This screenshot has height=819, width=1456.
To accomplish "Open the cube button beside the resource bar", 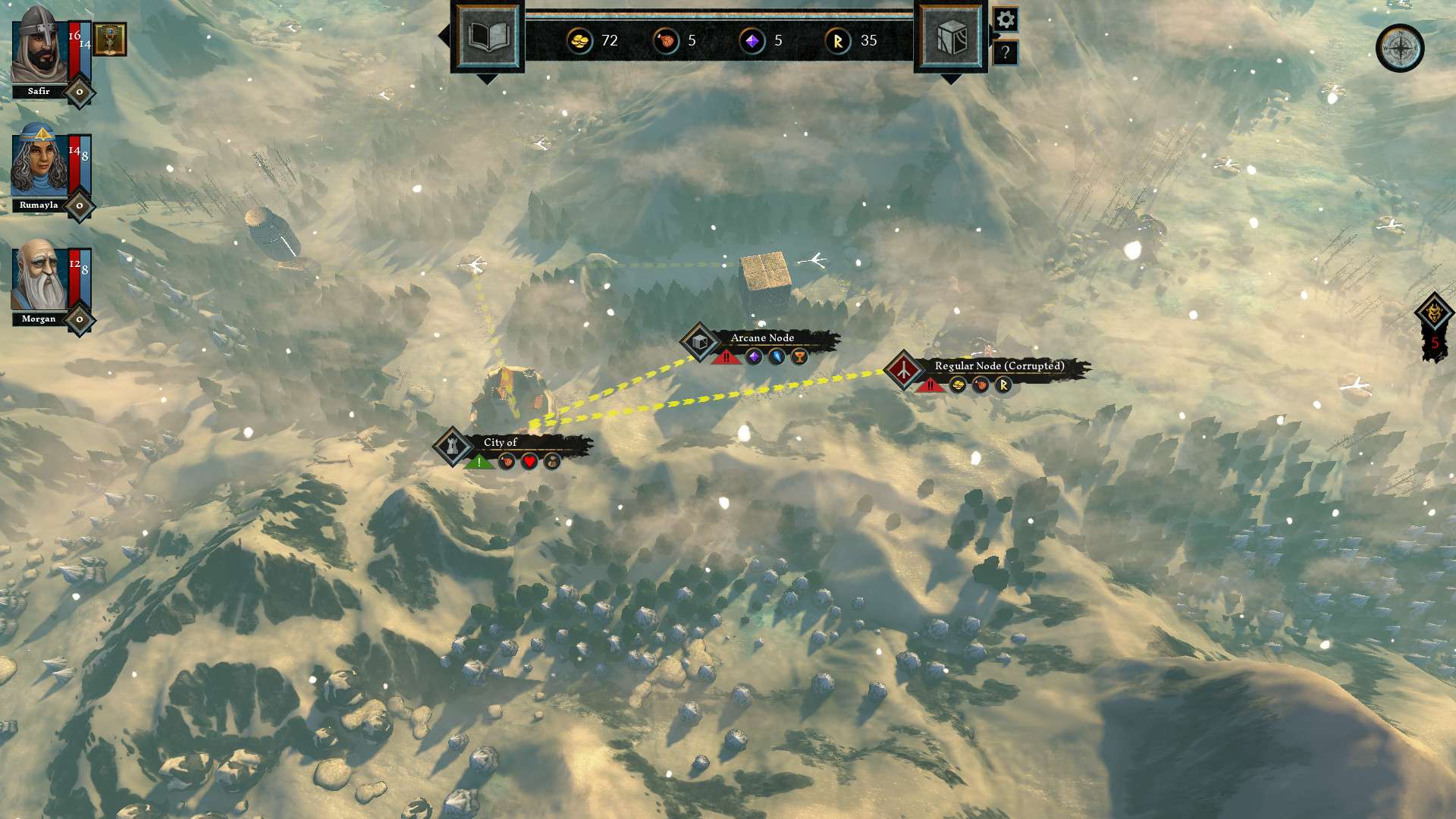I will 951,36.
